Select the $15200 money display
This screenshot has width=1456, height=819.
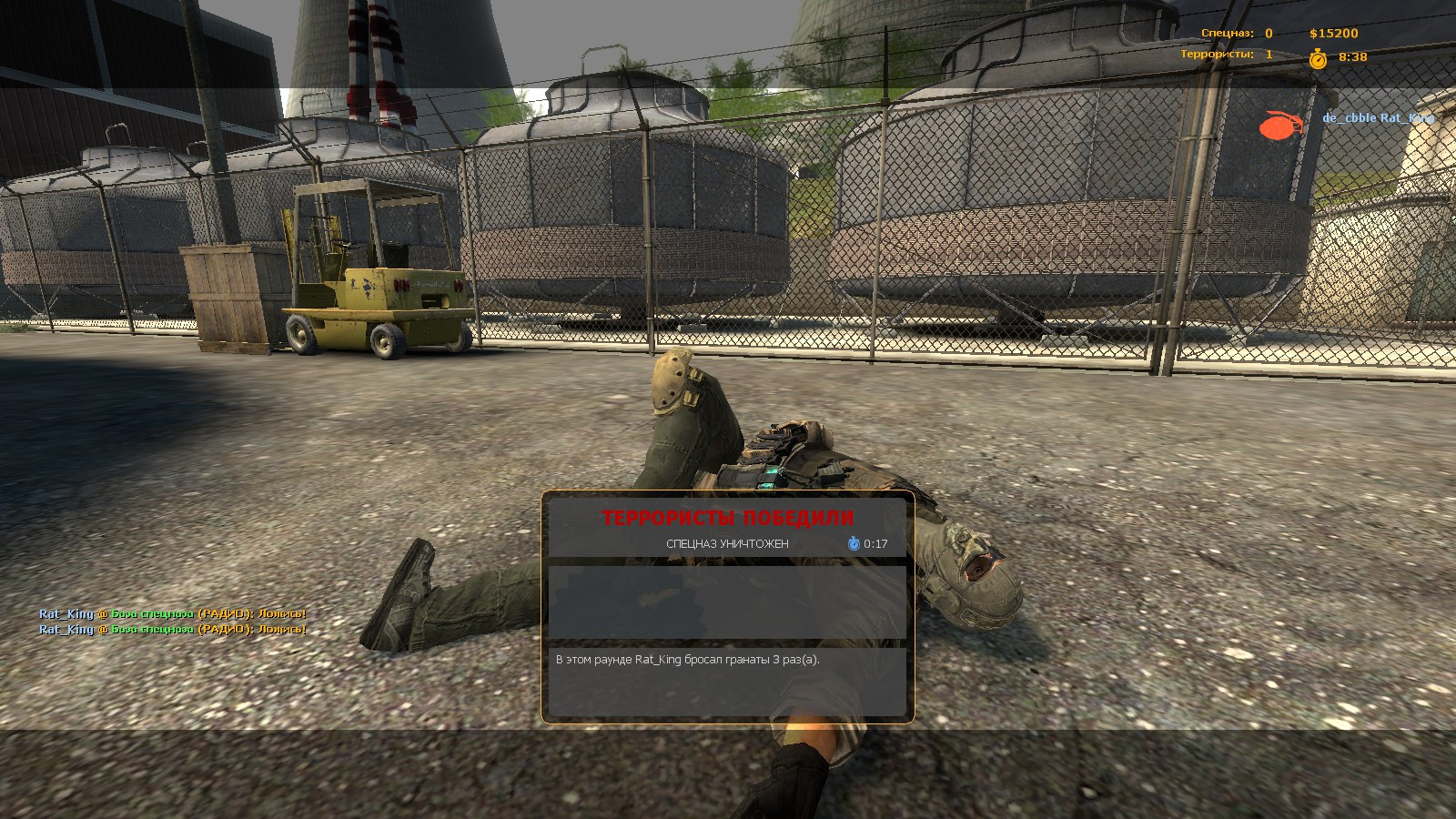point(1334,33)
